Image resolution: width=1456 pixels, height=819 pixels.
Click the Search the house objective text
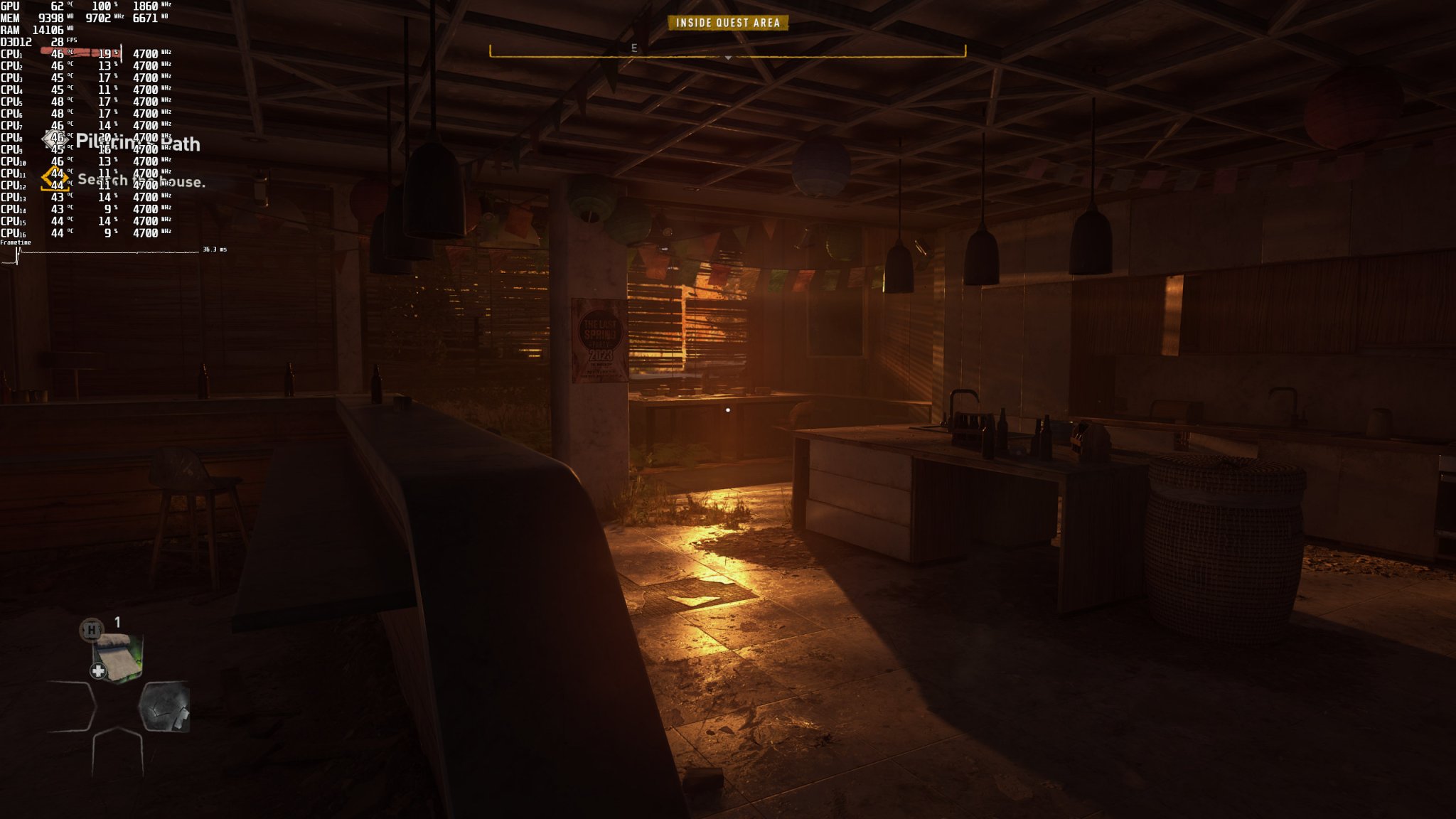(142, 183)
